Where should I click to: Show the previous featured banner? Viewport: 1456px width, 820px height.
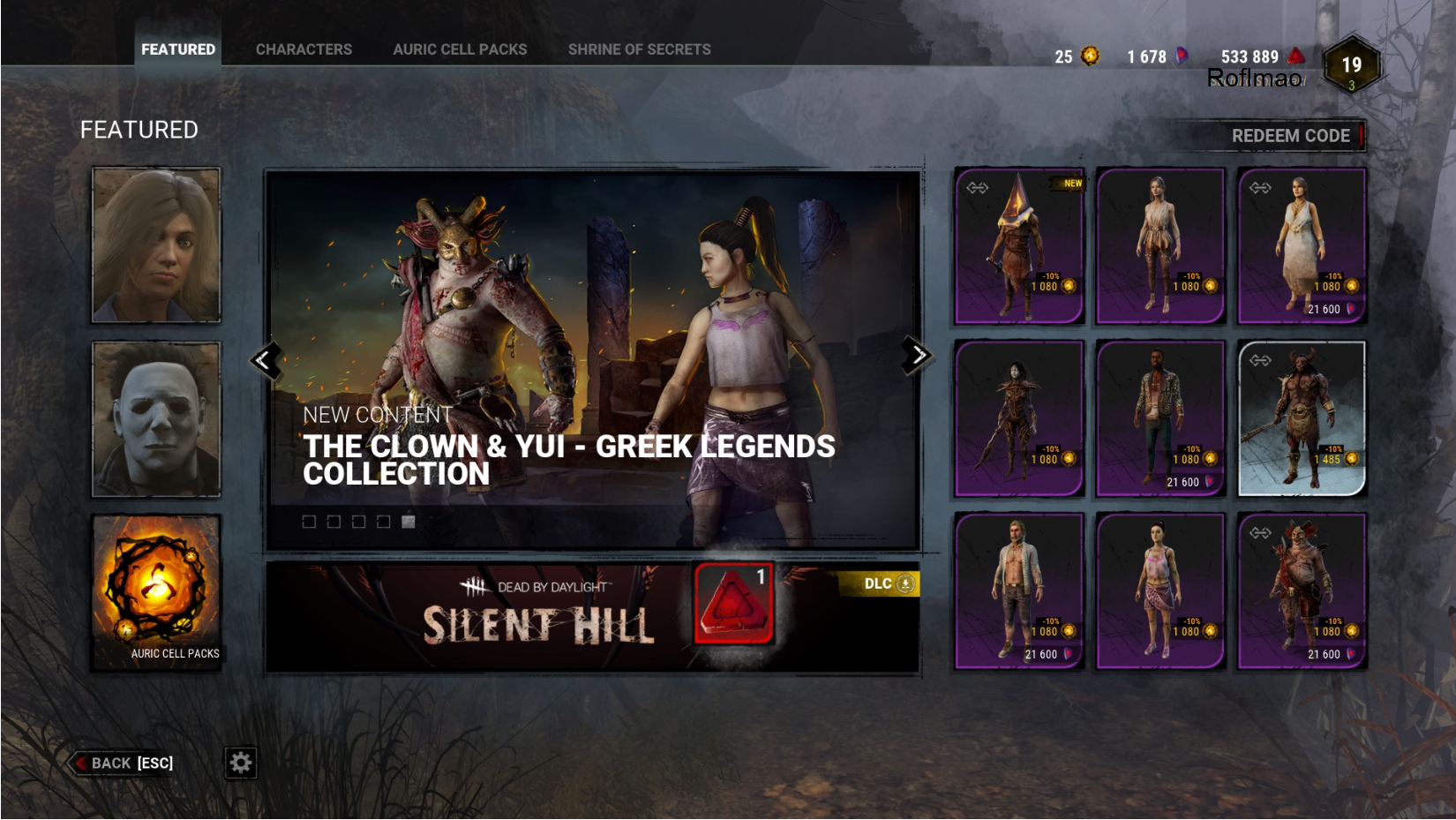coord(265,359)
